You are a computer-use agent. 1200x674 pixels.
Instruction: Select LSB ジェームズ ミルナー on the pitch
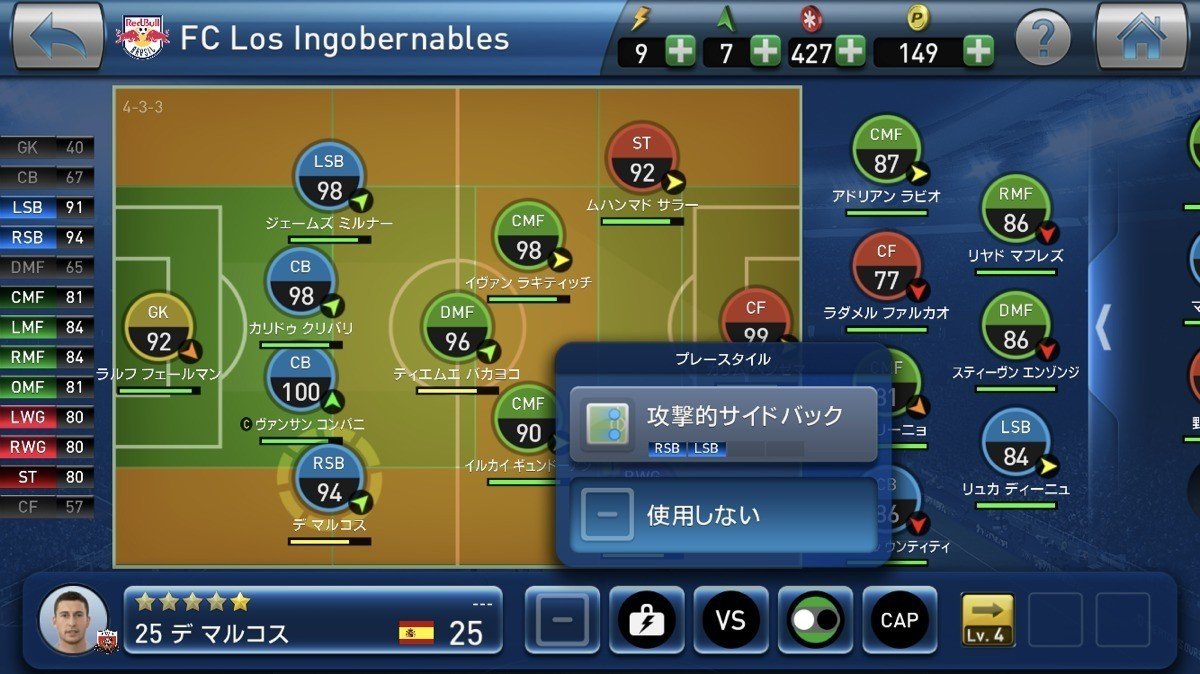[329, 178]
